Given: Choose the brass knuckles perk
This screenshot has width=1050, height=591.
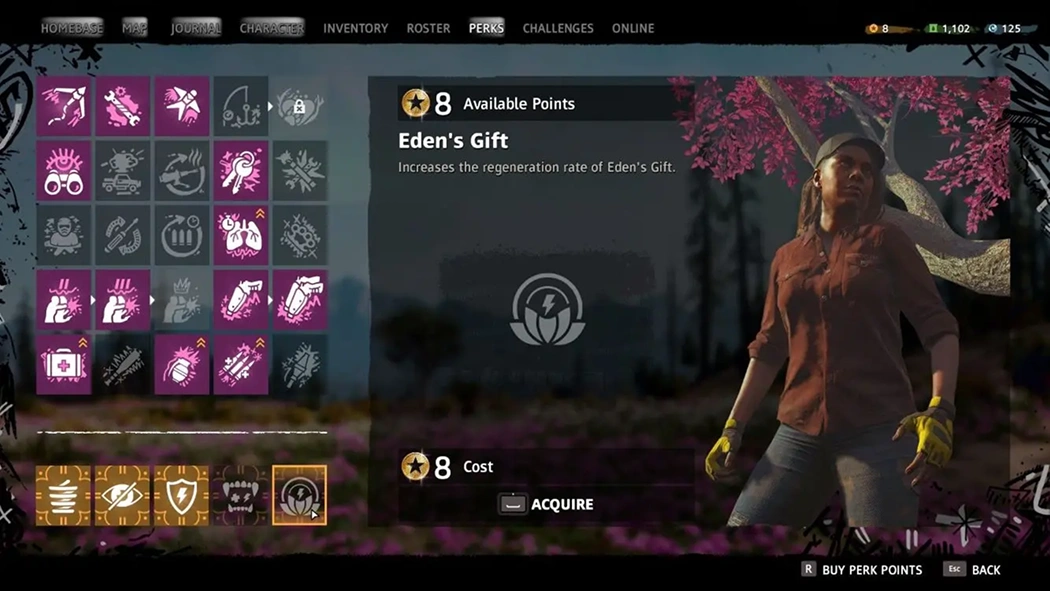Looking at the screenshot, I should (299, 236).
